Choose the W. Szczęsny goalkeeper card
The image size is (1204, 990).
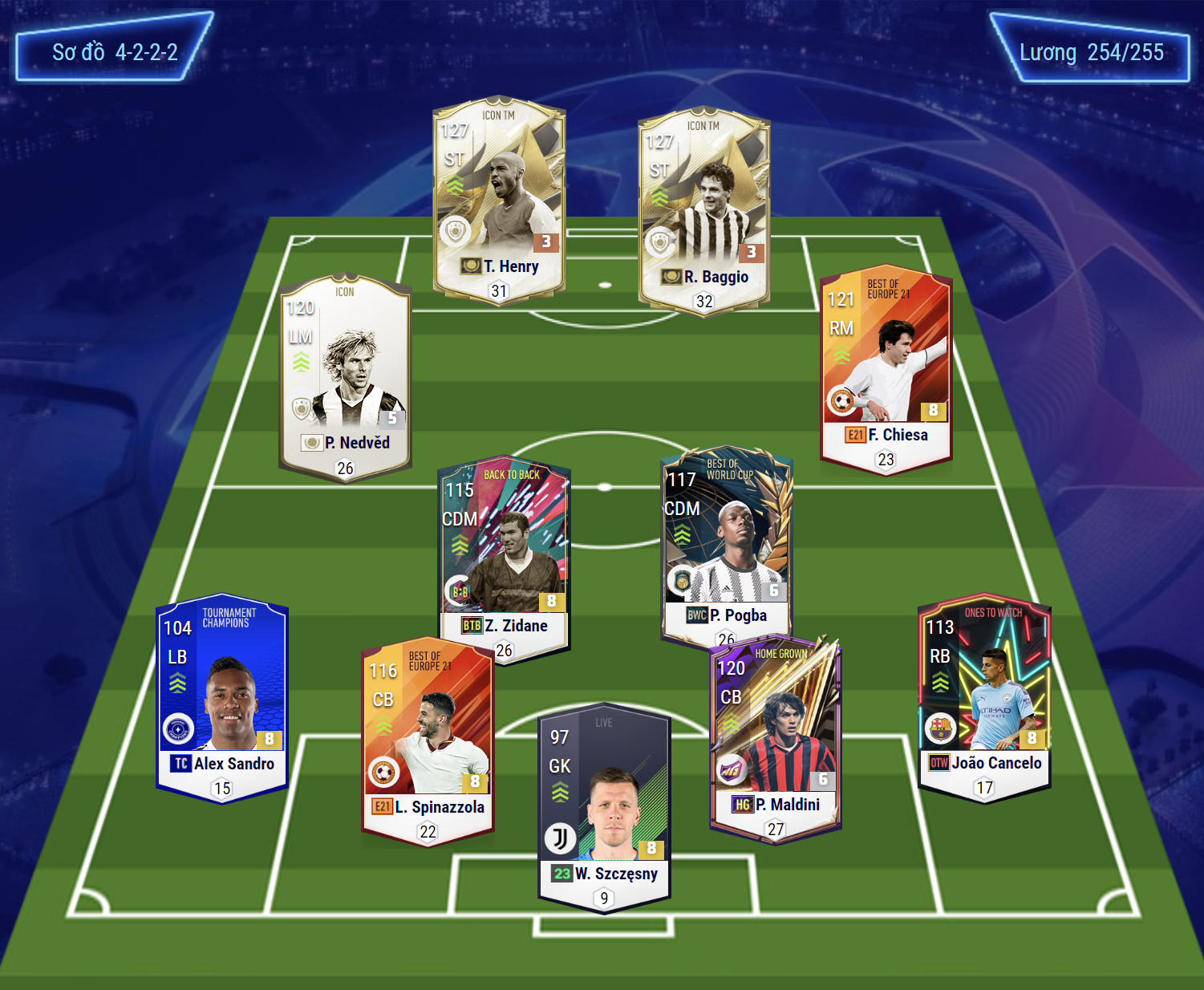604,806
